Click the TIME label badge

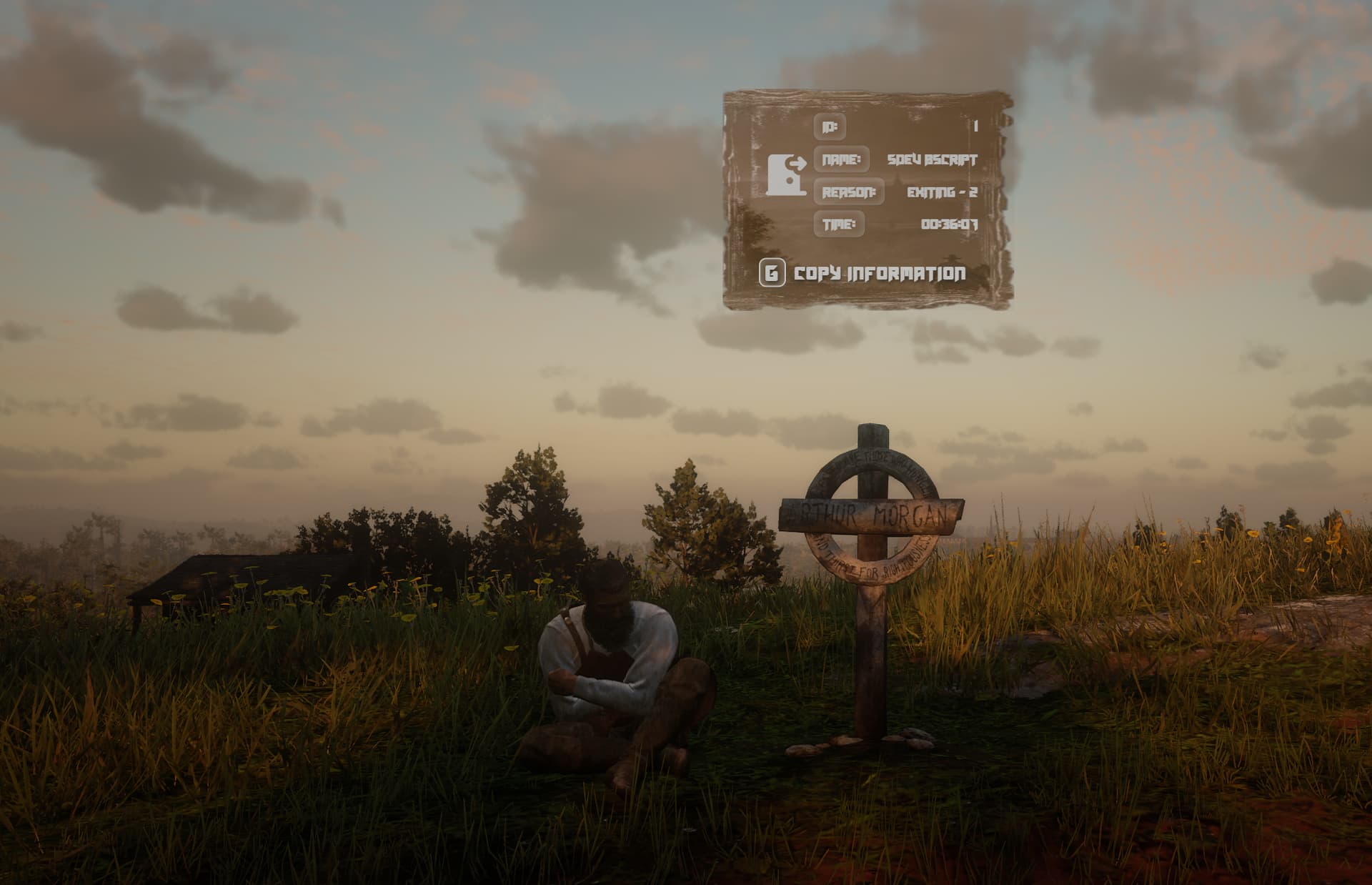click(x=840, y=224)
